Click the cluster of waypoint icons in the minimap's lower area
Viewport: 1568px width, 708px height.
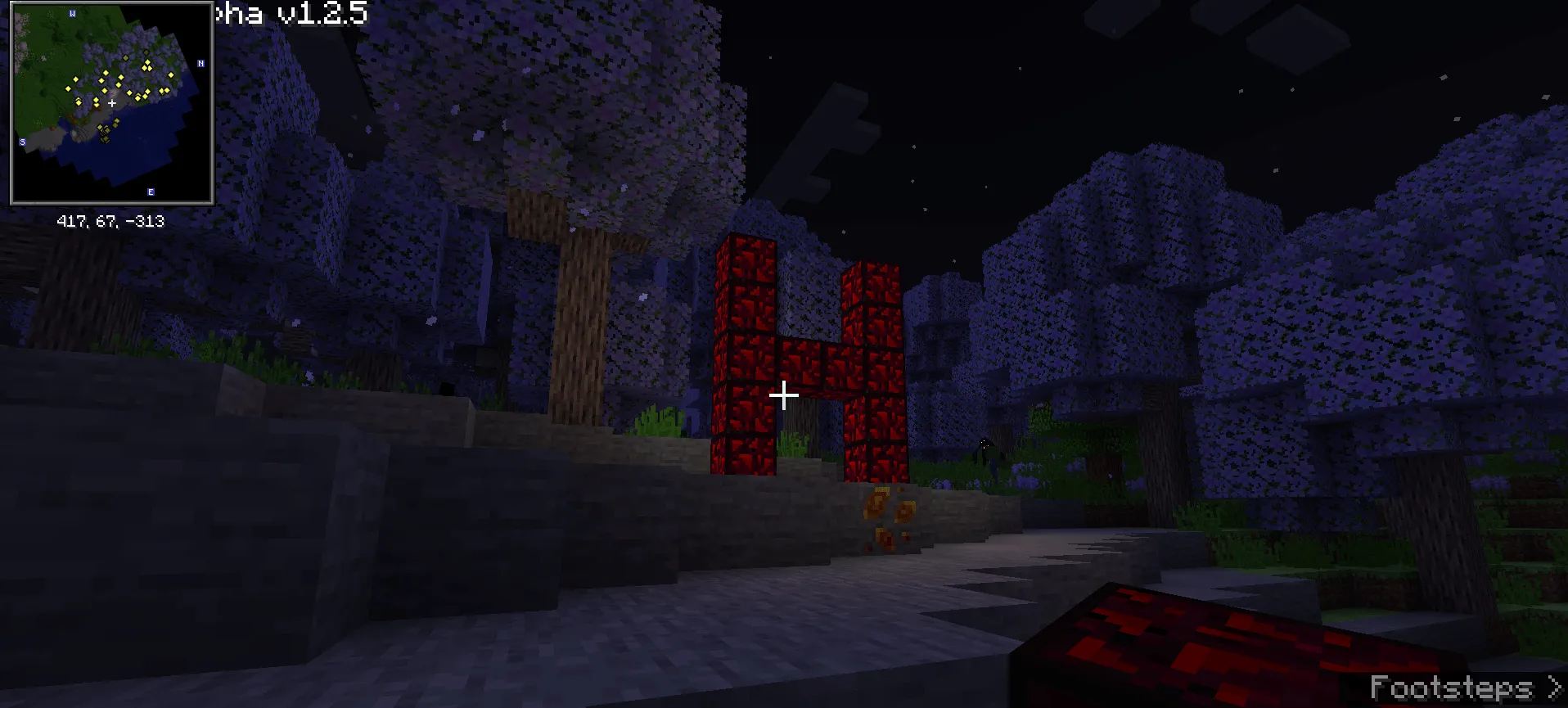104,133
